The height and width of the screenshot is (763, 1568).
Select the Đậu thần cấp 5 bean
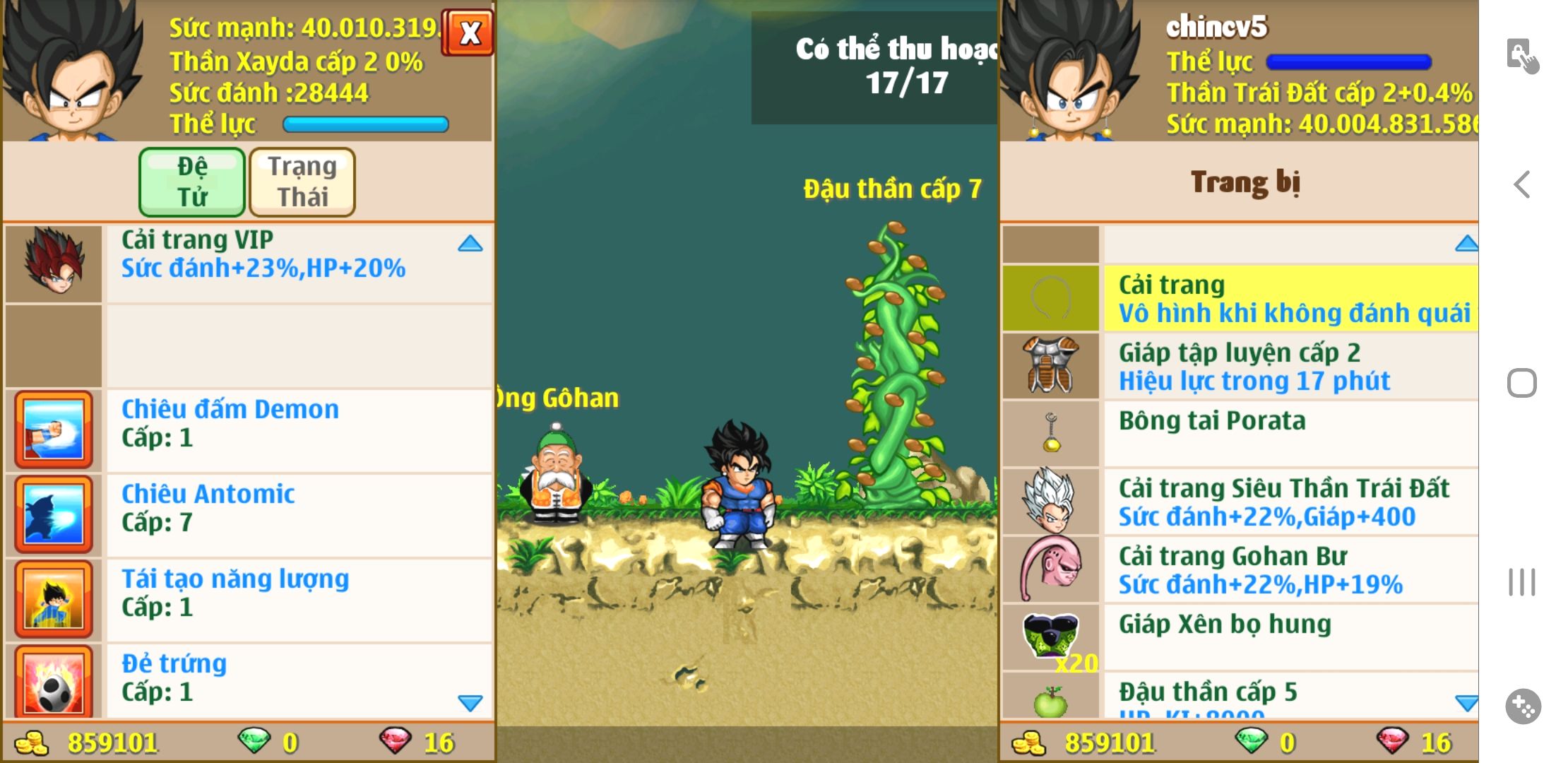[x=1290, y=697]
